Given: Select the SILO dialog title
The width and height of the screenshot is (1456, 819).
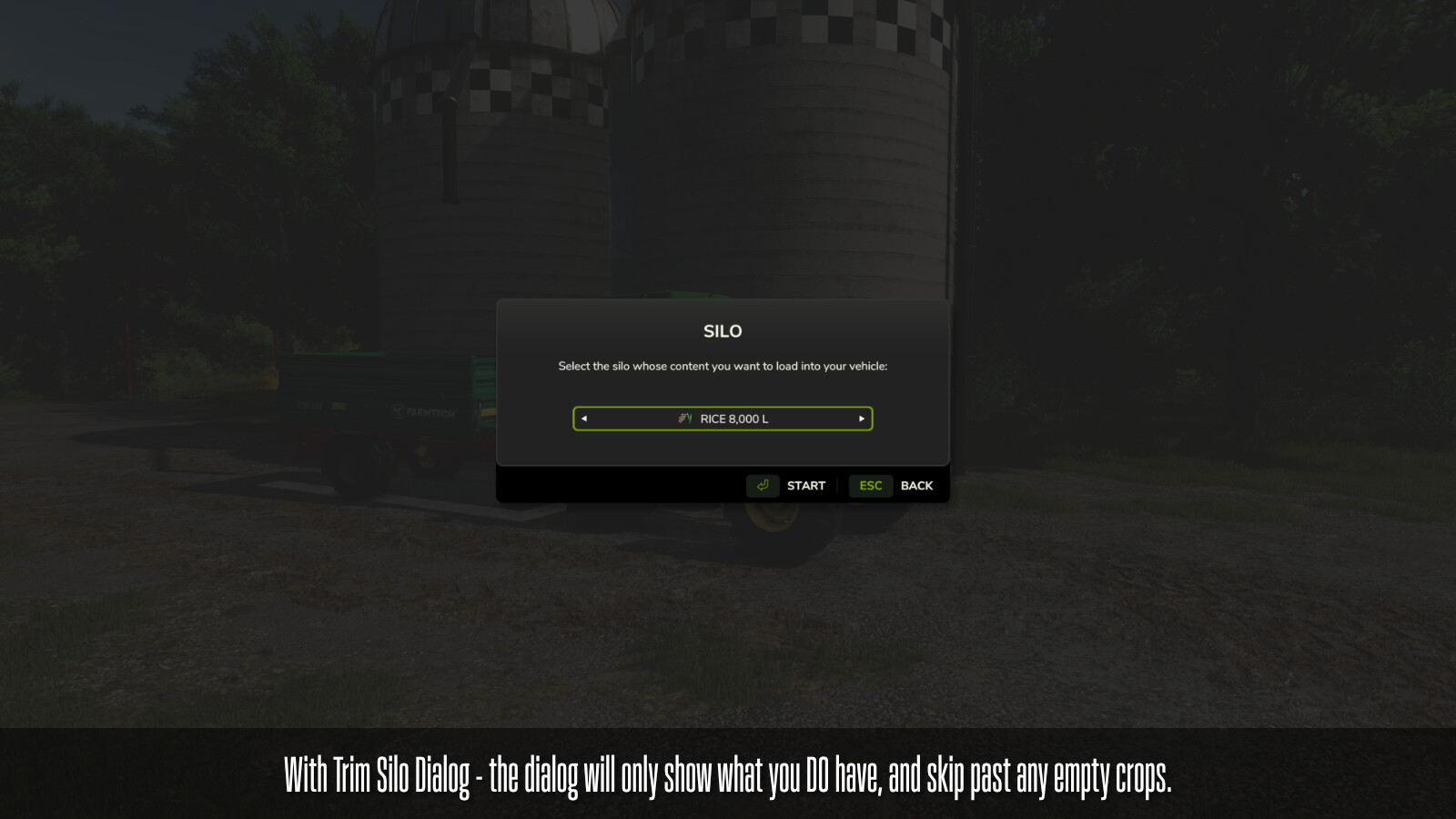Looking at the screenshot, I should 722,331.
